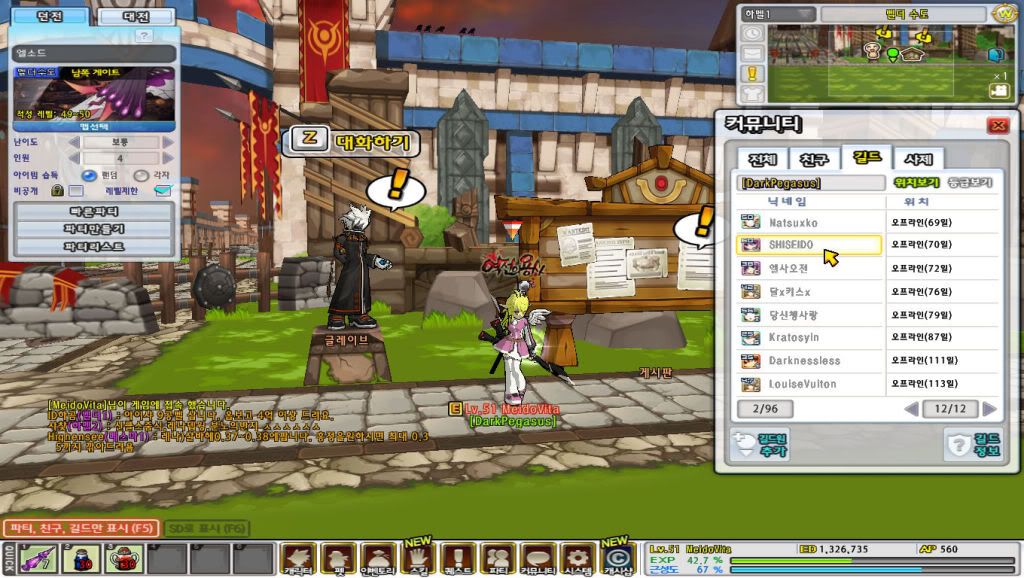
Task: Open the 사제 tab
Action: point(919,160)
